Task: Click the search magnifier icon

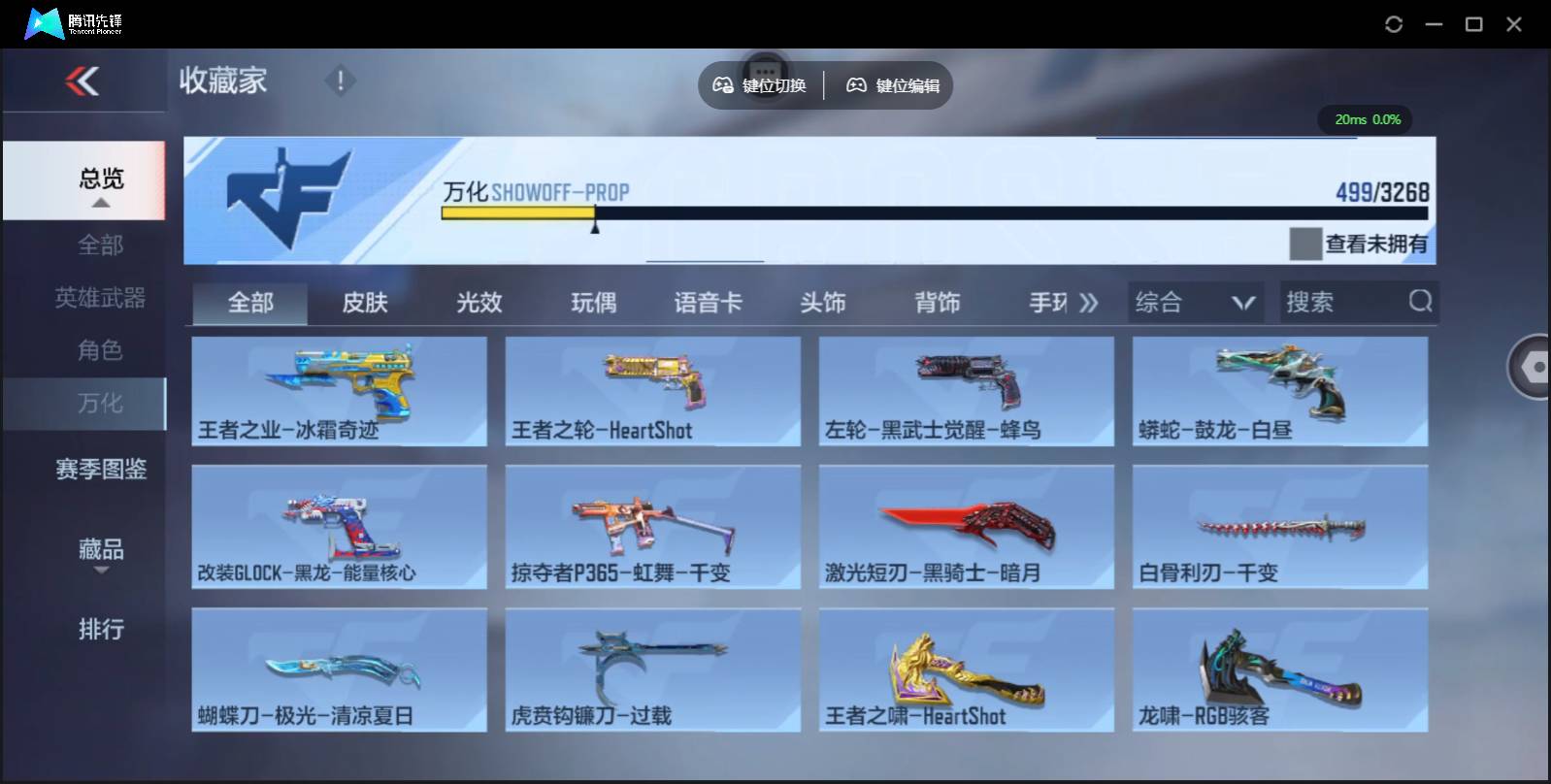Action: 1421,302
